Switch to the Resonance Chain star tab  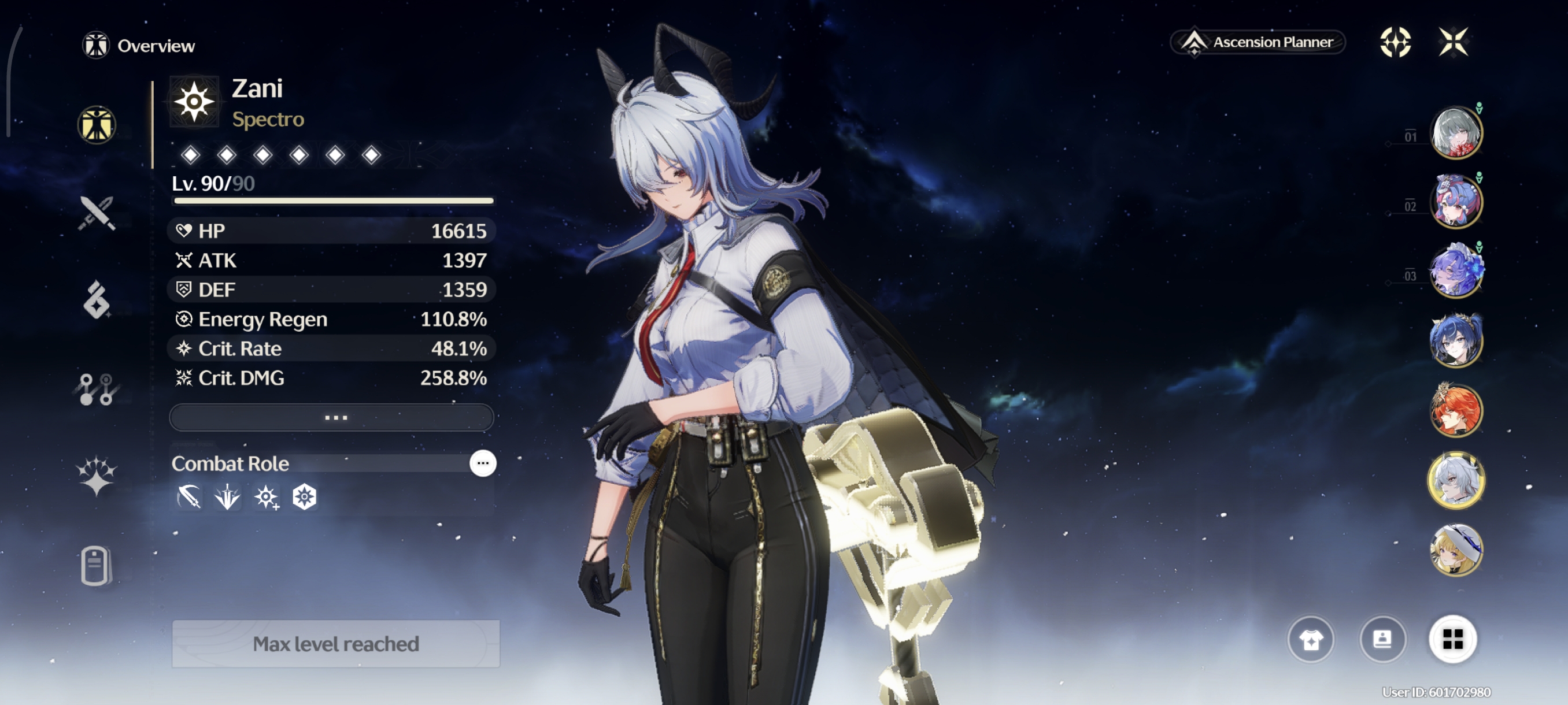97,476
